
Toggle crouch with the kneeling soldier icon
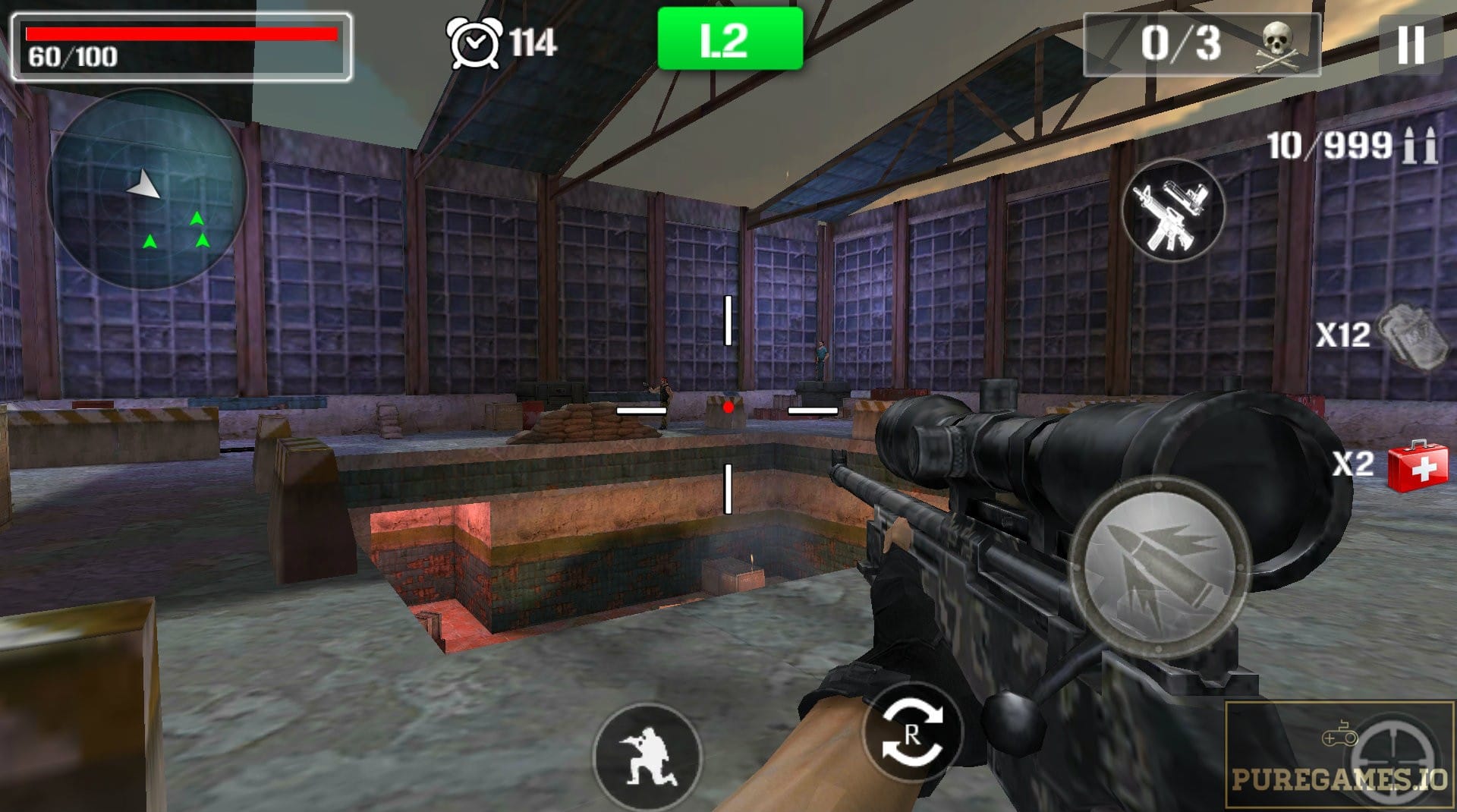point(647,757)
